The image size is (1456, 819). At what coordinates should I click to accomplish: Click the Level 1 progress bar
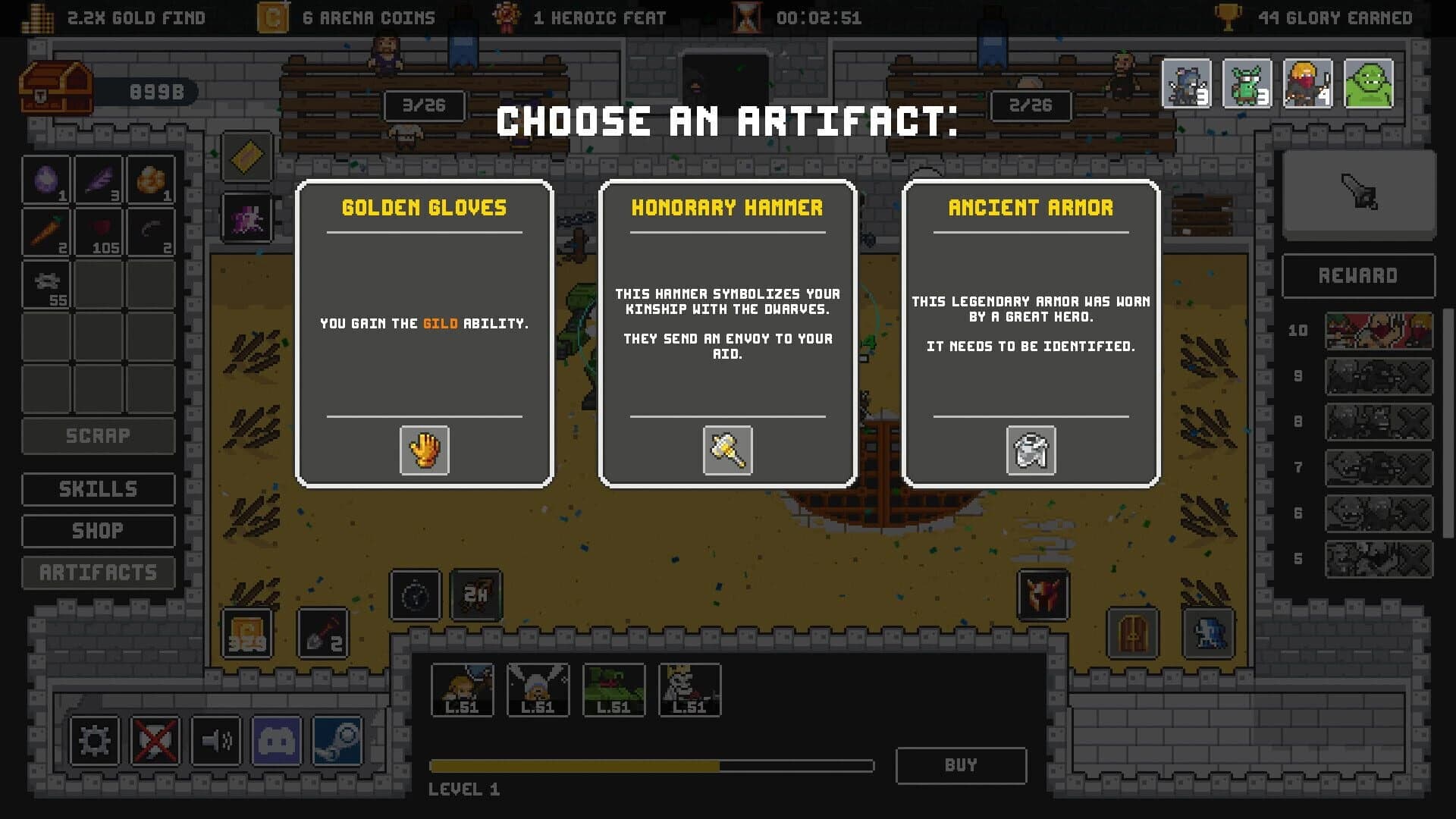(651, 766)
